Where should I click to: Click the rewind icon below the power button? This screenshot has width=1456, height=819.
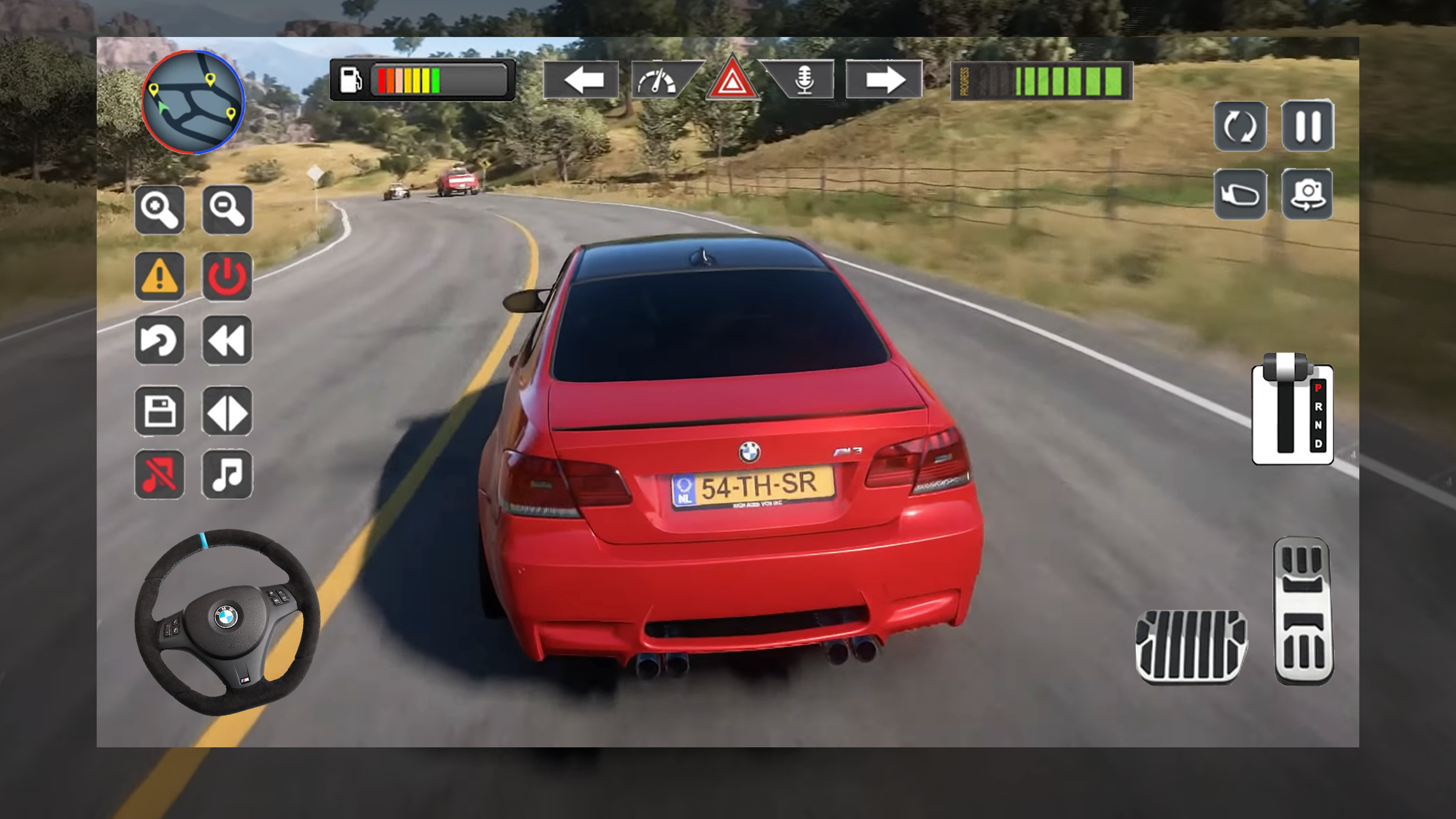(x=227, y=341)
